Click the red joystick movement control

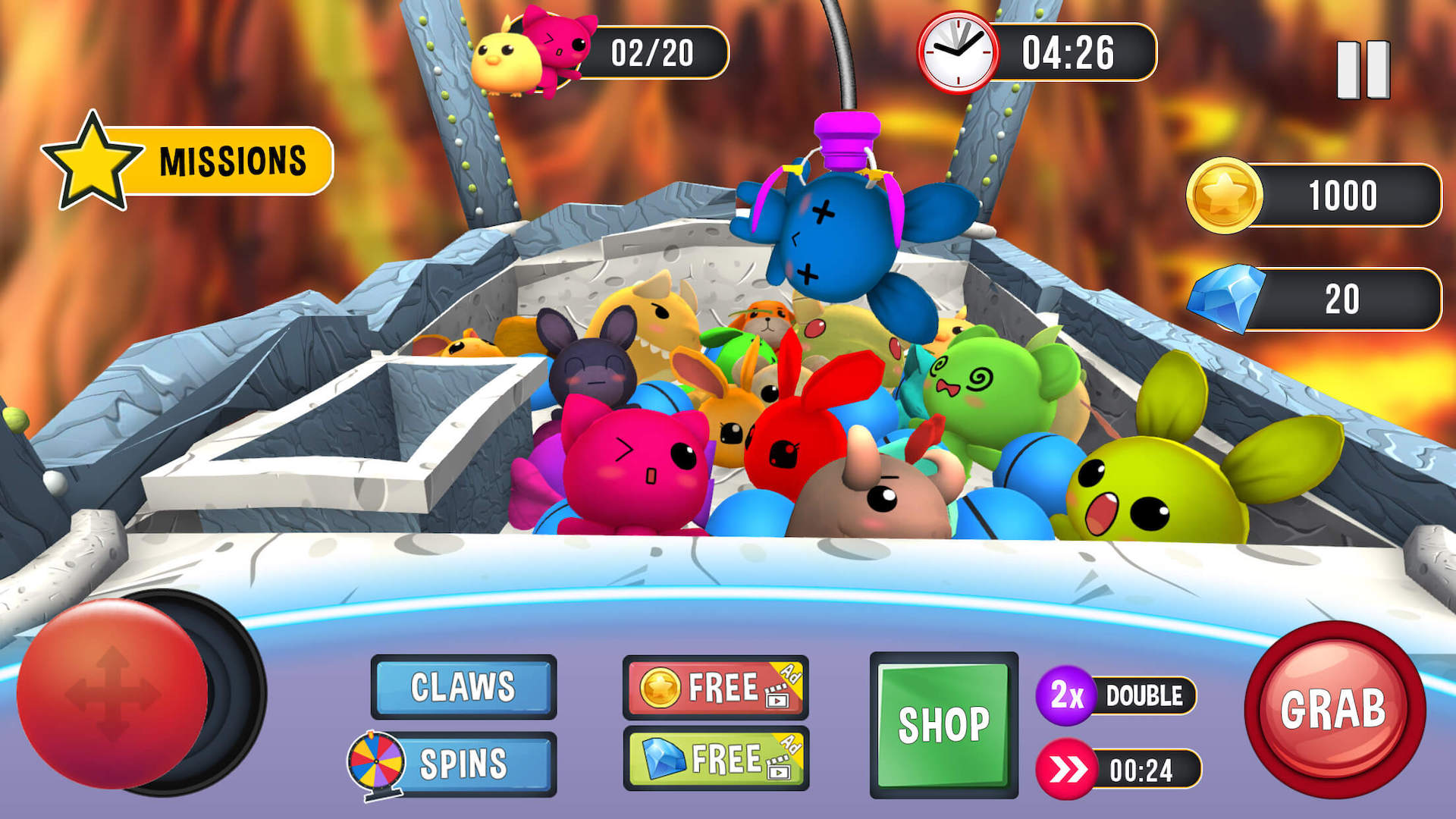pos(112,693)
